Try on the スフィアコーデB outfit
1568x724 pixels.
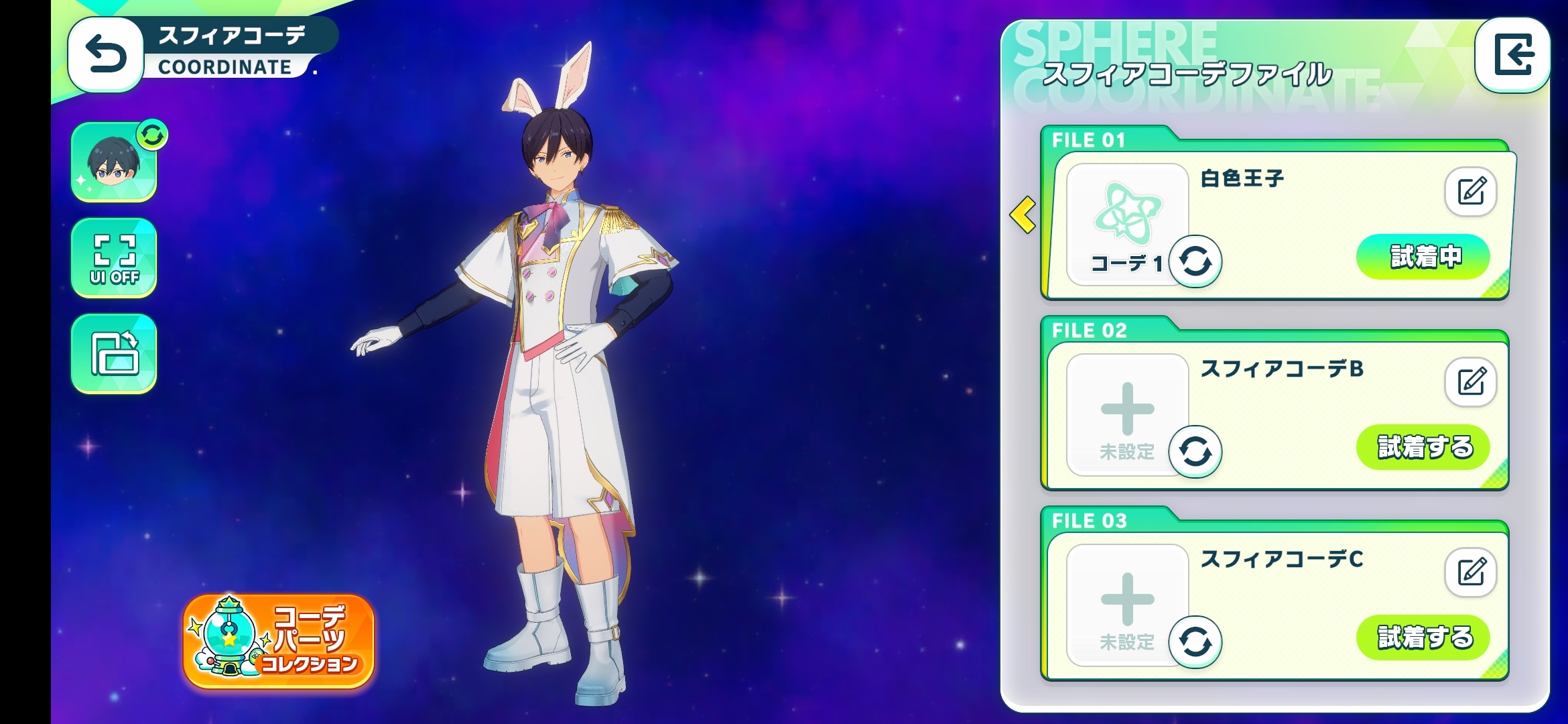tap(1423, 447)
